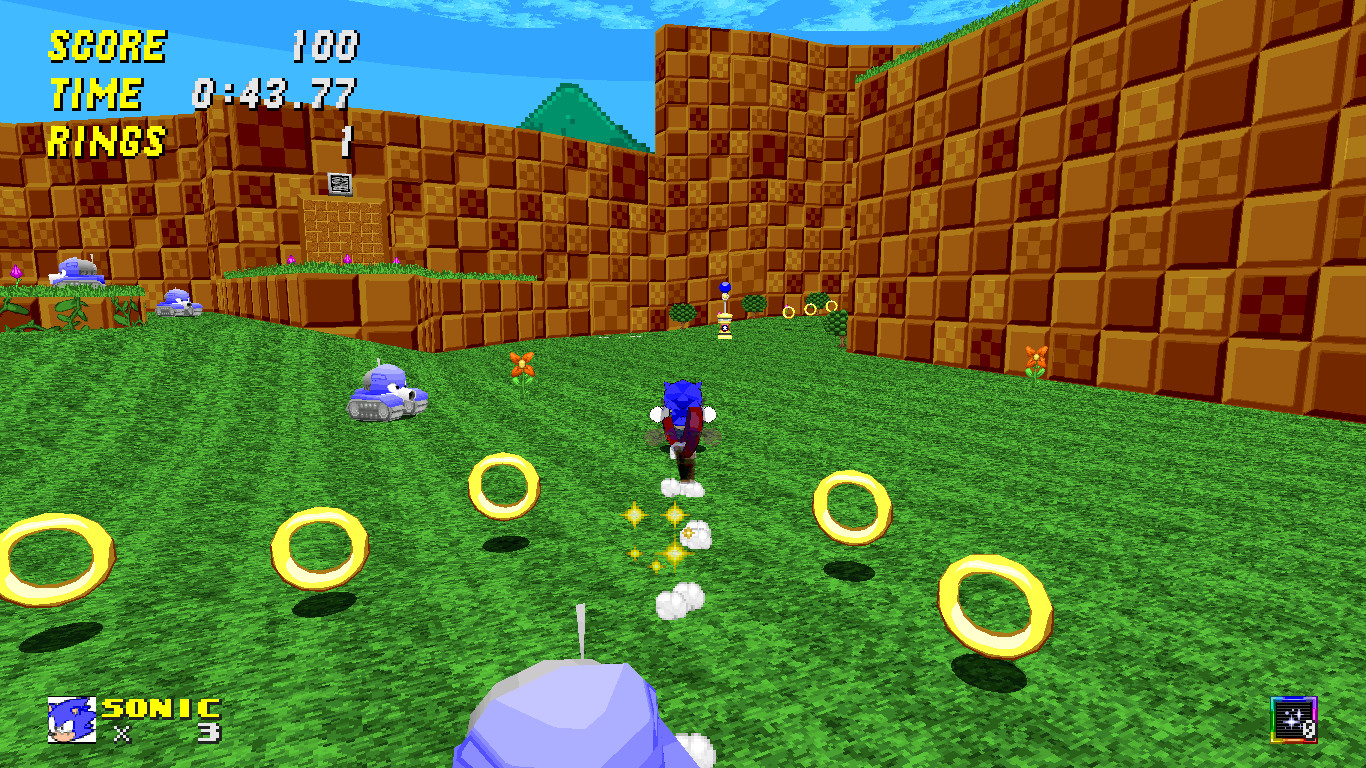Click the yellow sparkle trail behind Sonic
The width and height of the screenshot is (1366, 768).
[659, 533]
